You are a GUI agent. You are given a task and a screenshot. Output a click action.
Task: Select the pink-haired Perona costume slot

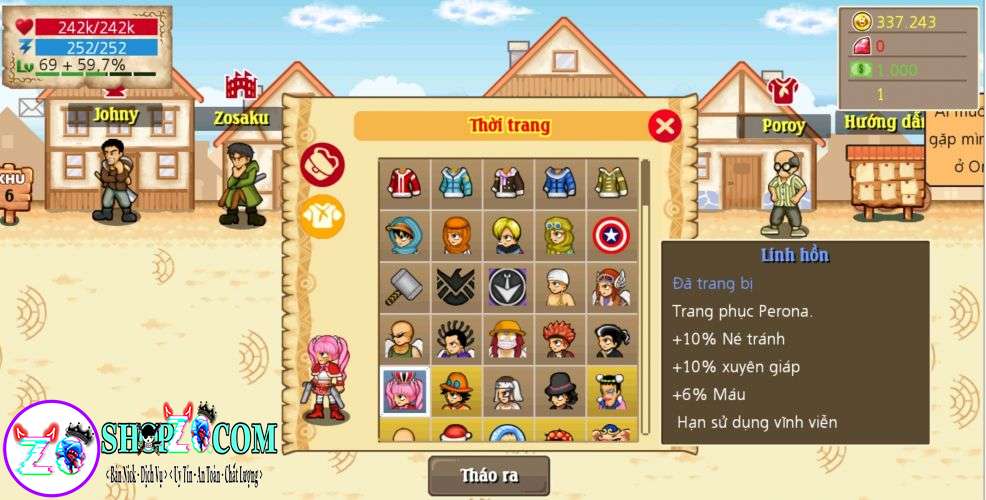pyautogui.click(x=404, y=392)
